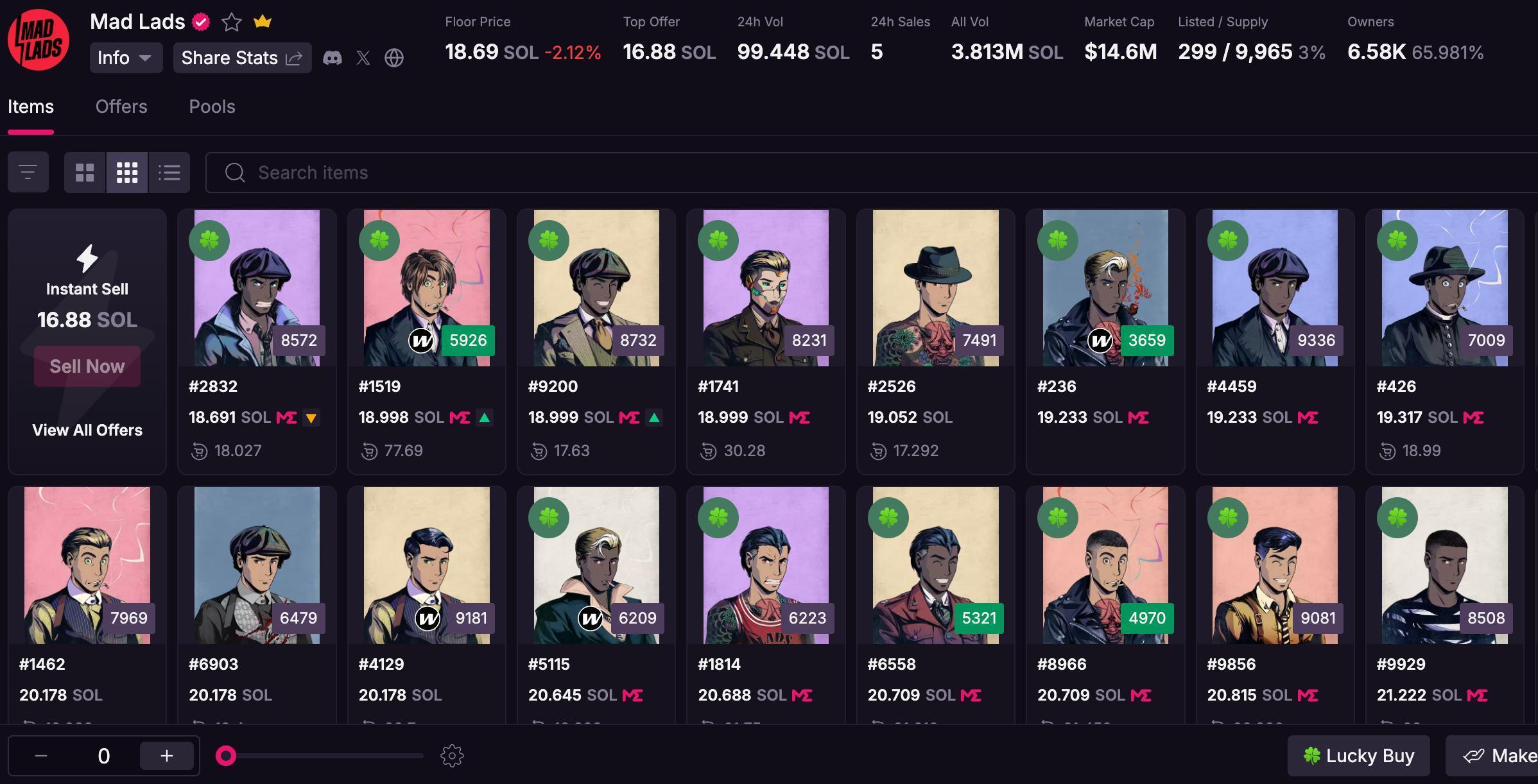The width and height of the screenshot is (1538, 784).
Task: Add Mad Lads to favorites with star icon
Action: [230, 22]
